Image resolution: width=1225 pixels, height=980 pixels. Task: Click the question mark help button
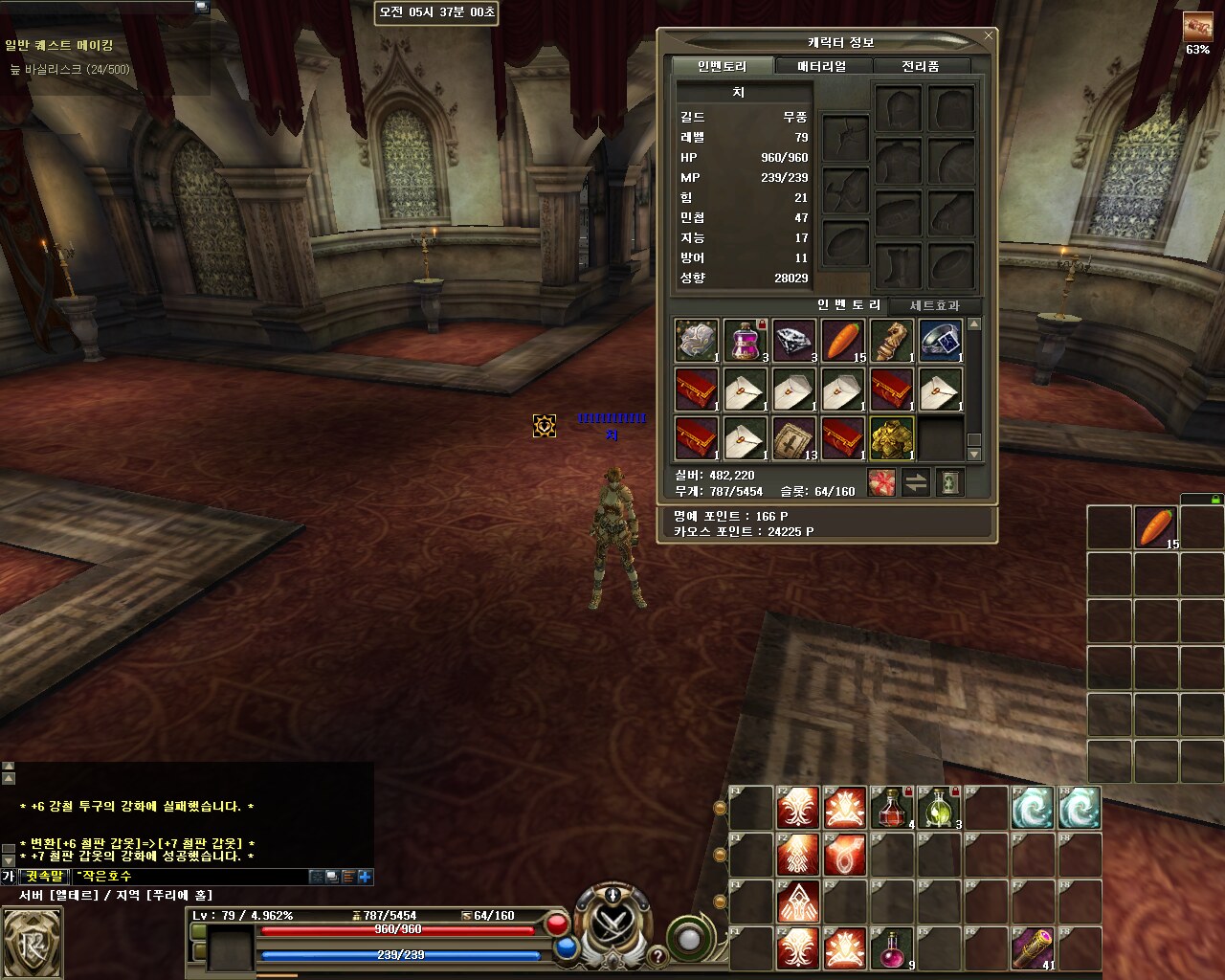click(x=657, y=956)
